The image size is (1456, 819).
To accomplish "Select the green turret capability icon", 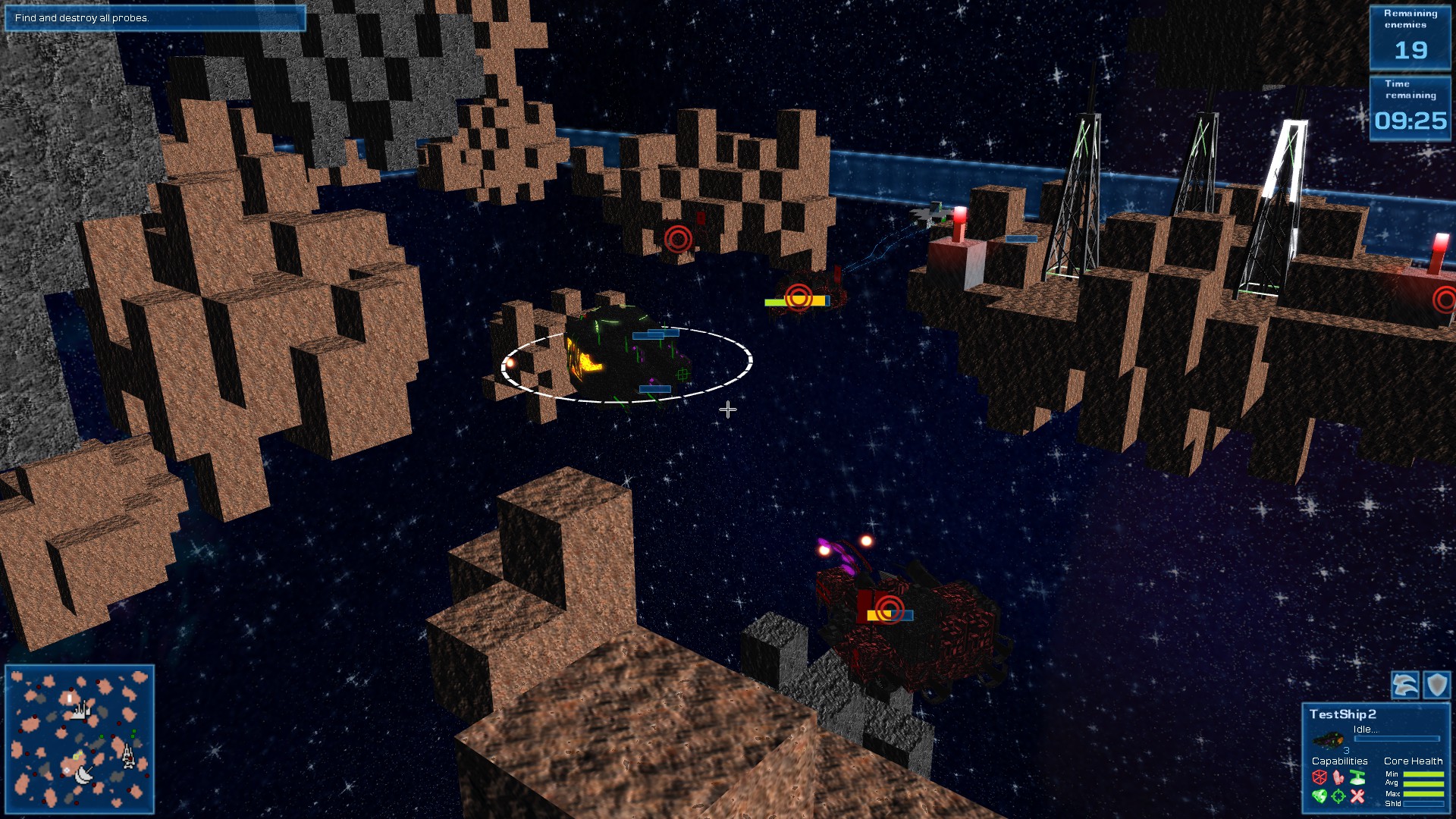I will 1357,778.
